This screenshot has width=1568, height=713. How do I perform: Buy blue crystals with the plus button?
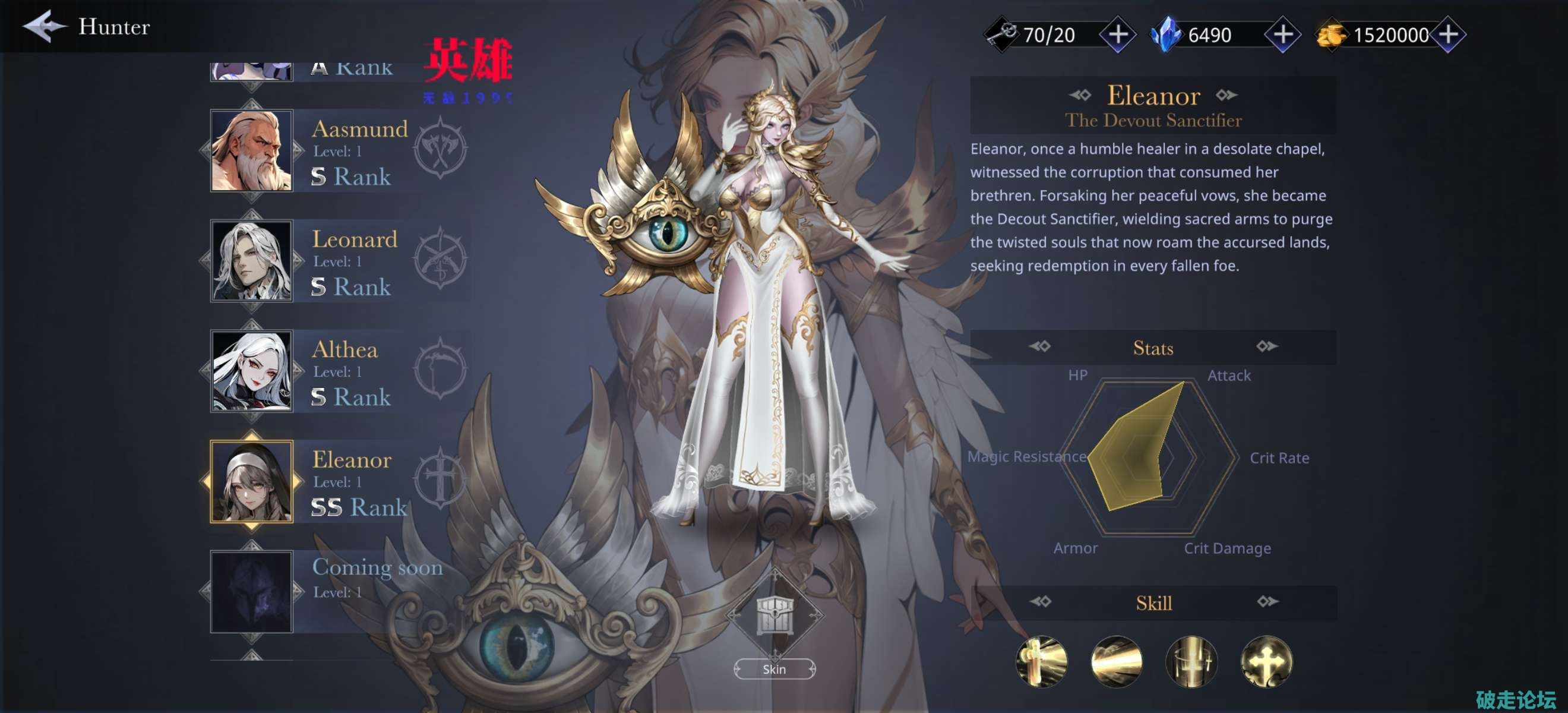pos(1282,34)
